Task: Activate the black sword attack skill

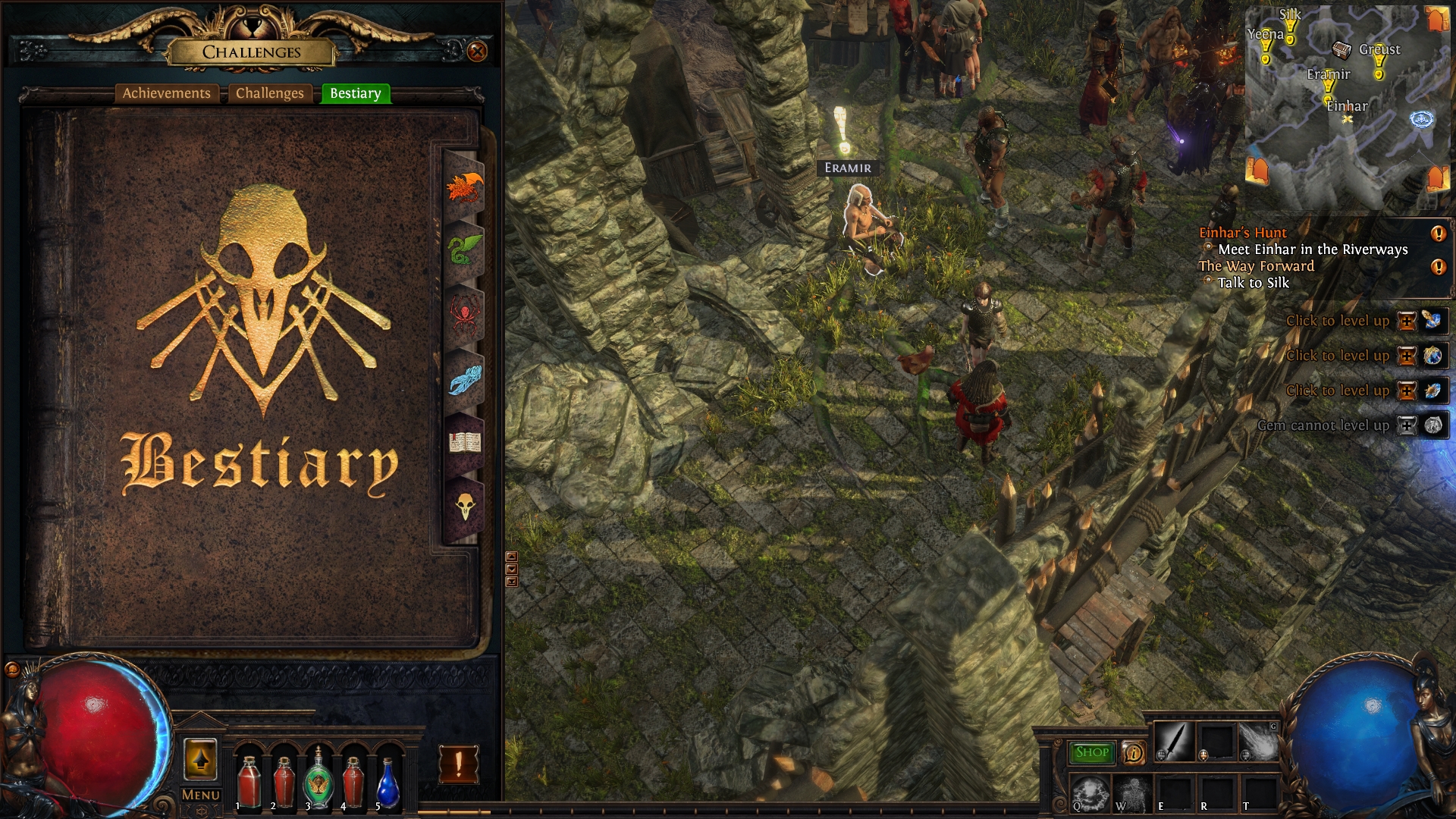Action: 1173,741
